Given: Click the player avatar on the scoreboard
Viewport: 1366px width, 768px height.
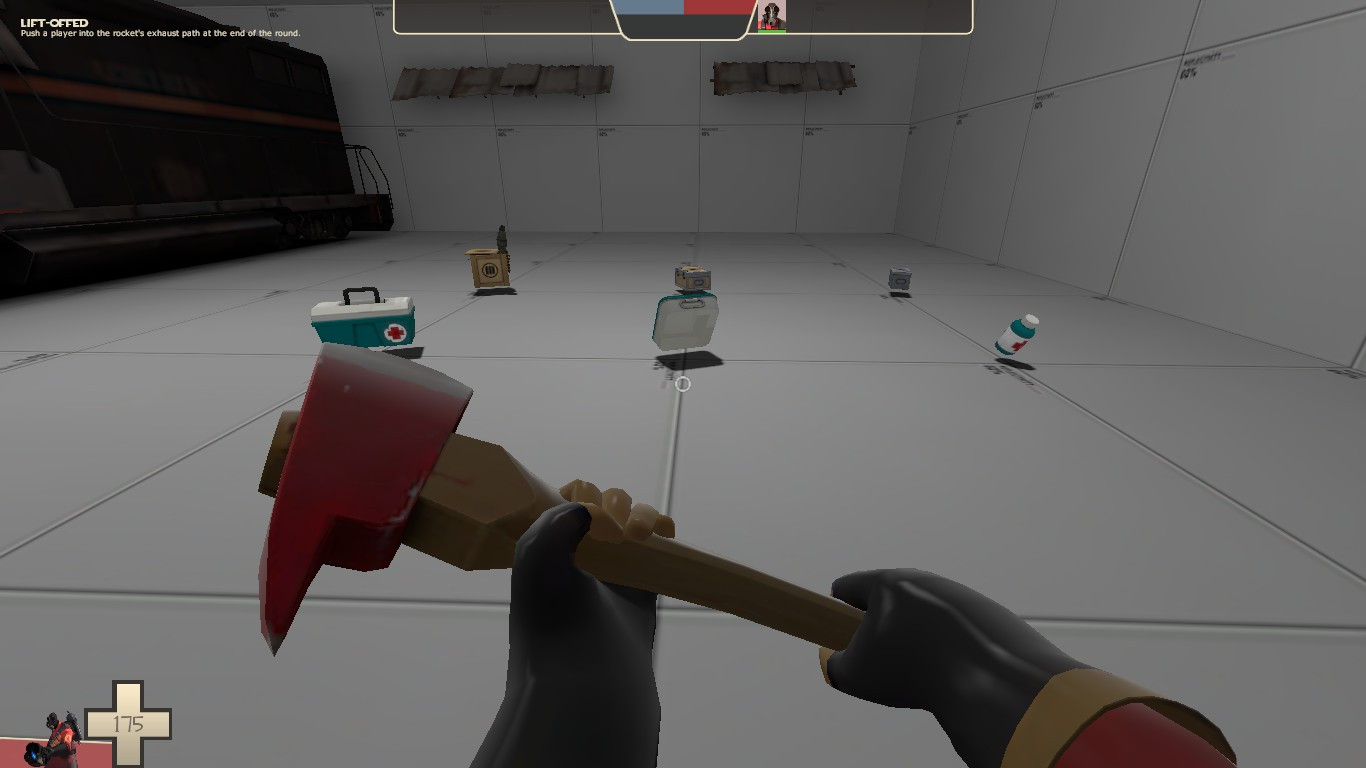Looking at the screenshot, I should click(x=771, y=15).
